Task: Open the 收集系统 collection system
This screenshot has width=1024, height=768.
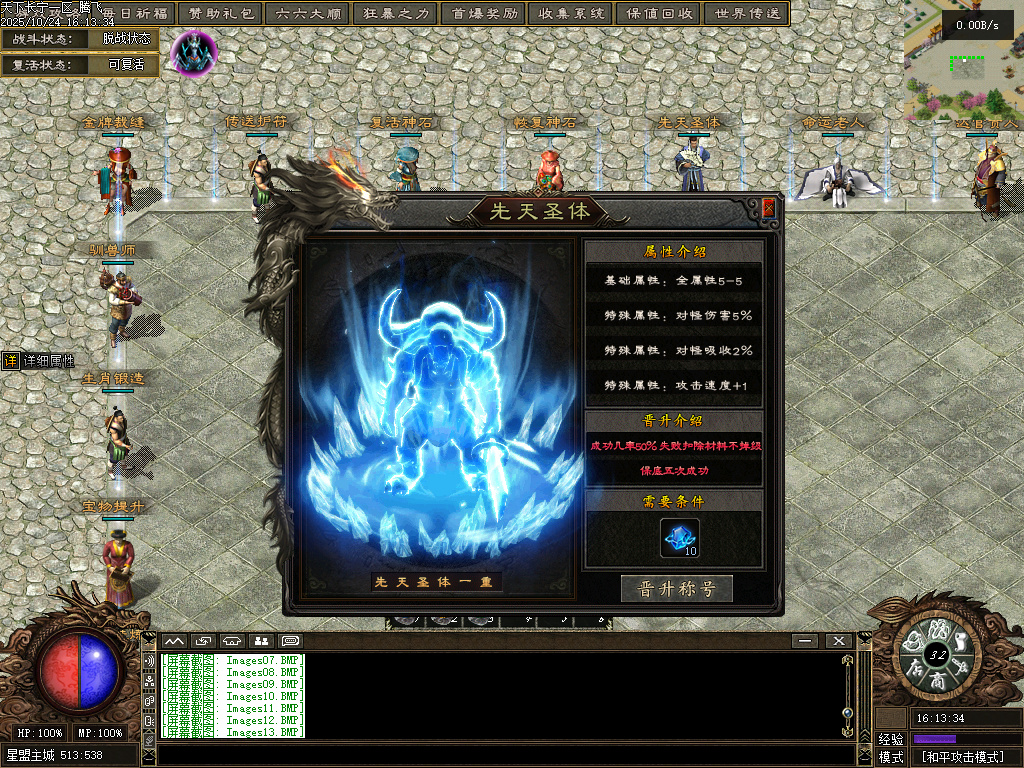Action: (x=571, y=14)
